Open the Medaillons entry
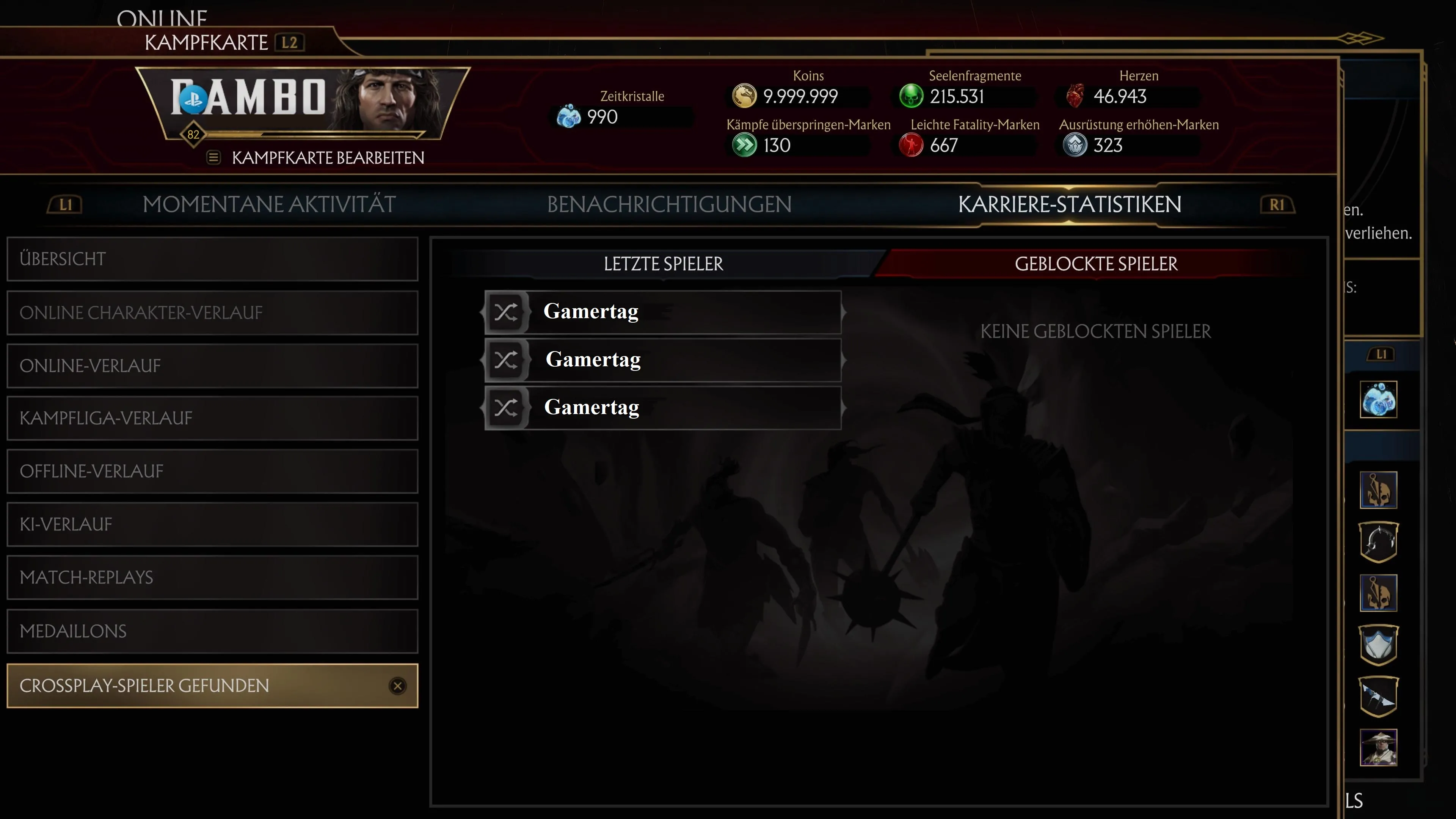The width and height of the screenshot is (1456, 819). pos(212,631)
